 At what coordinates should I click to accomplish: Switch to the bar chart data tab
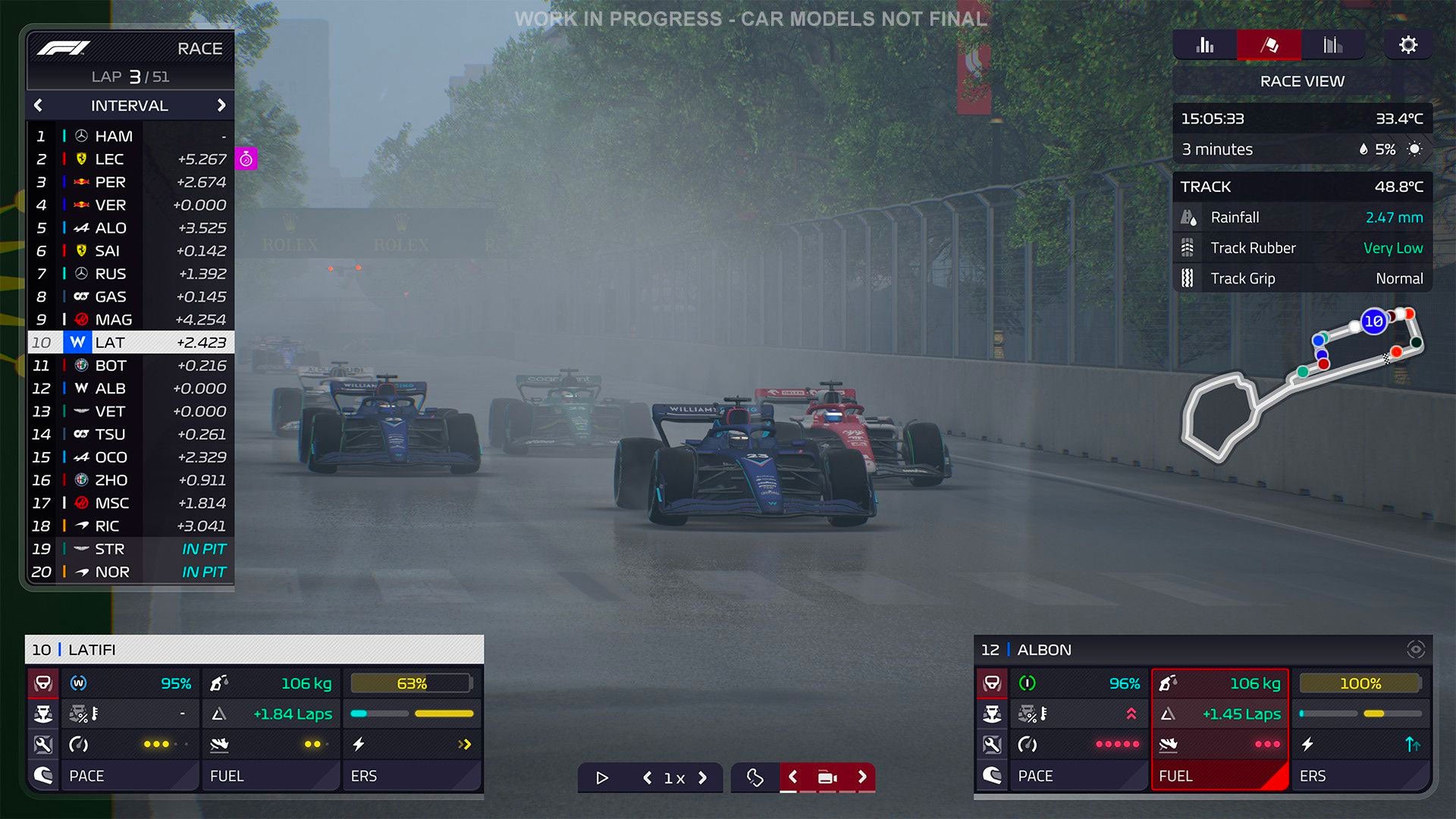1204,45
